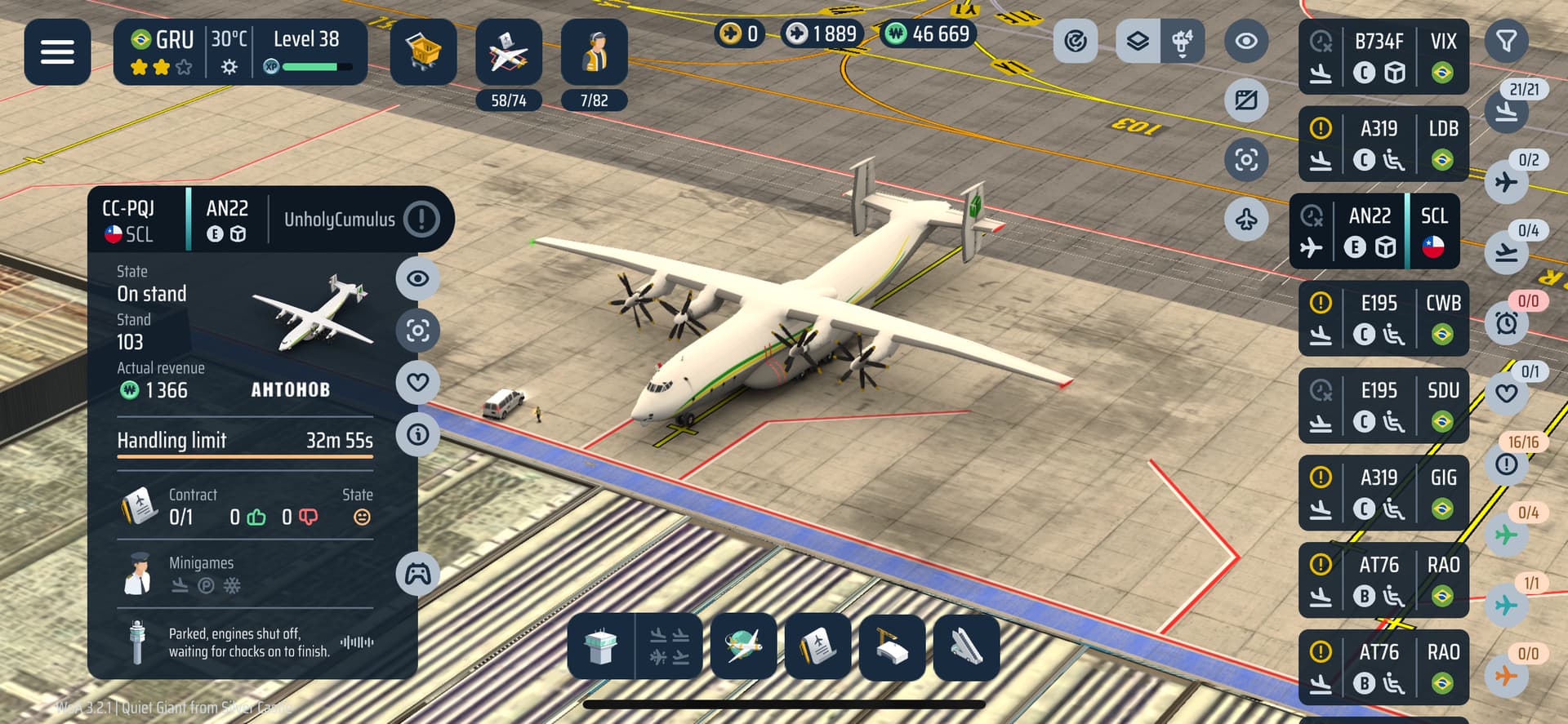
Task: Open the ground crew staff panel
Action: click(594, 52)
